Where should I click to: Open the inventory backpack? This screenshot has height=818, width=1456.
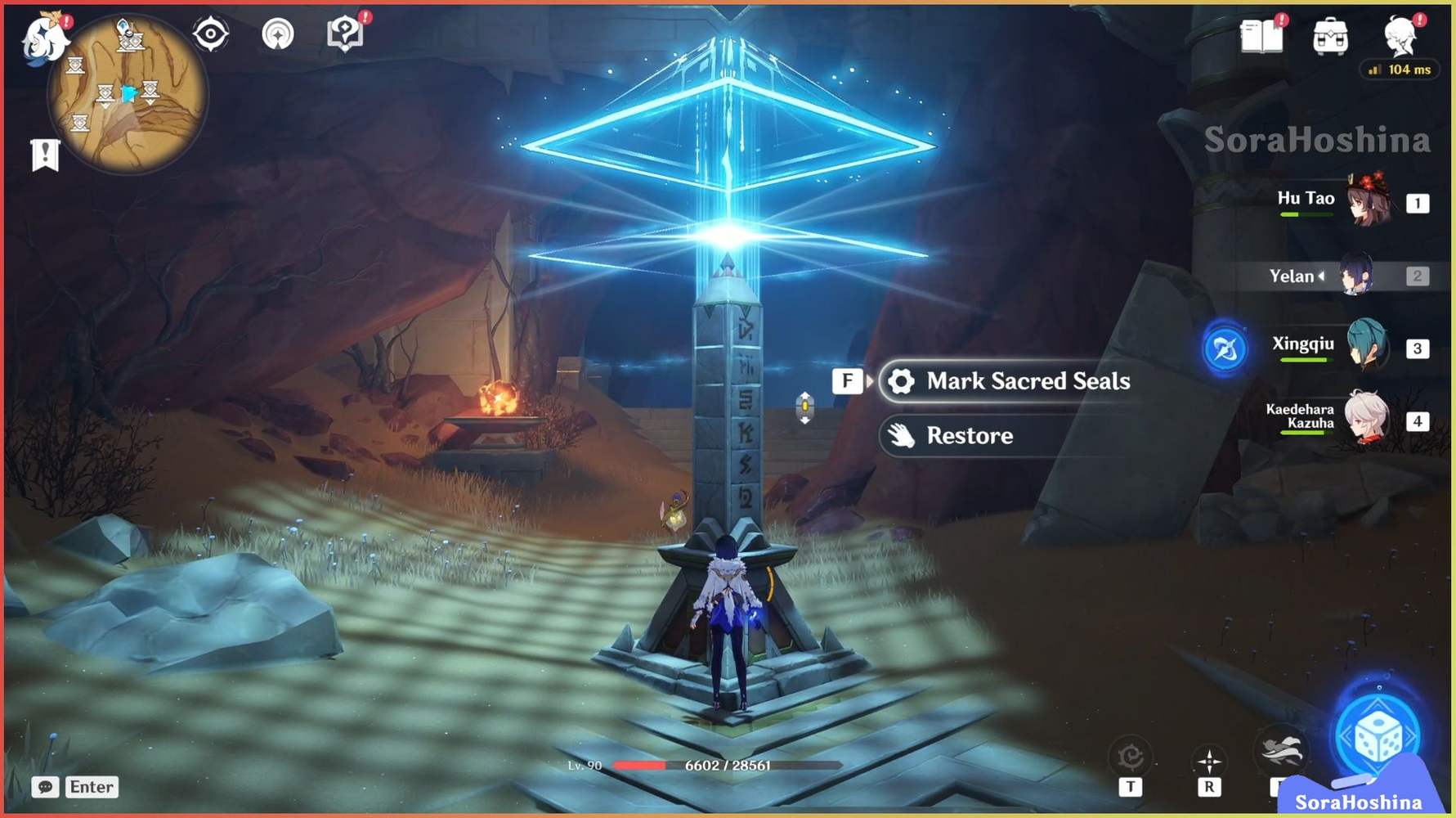(1333, 36)
